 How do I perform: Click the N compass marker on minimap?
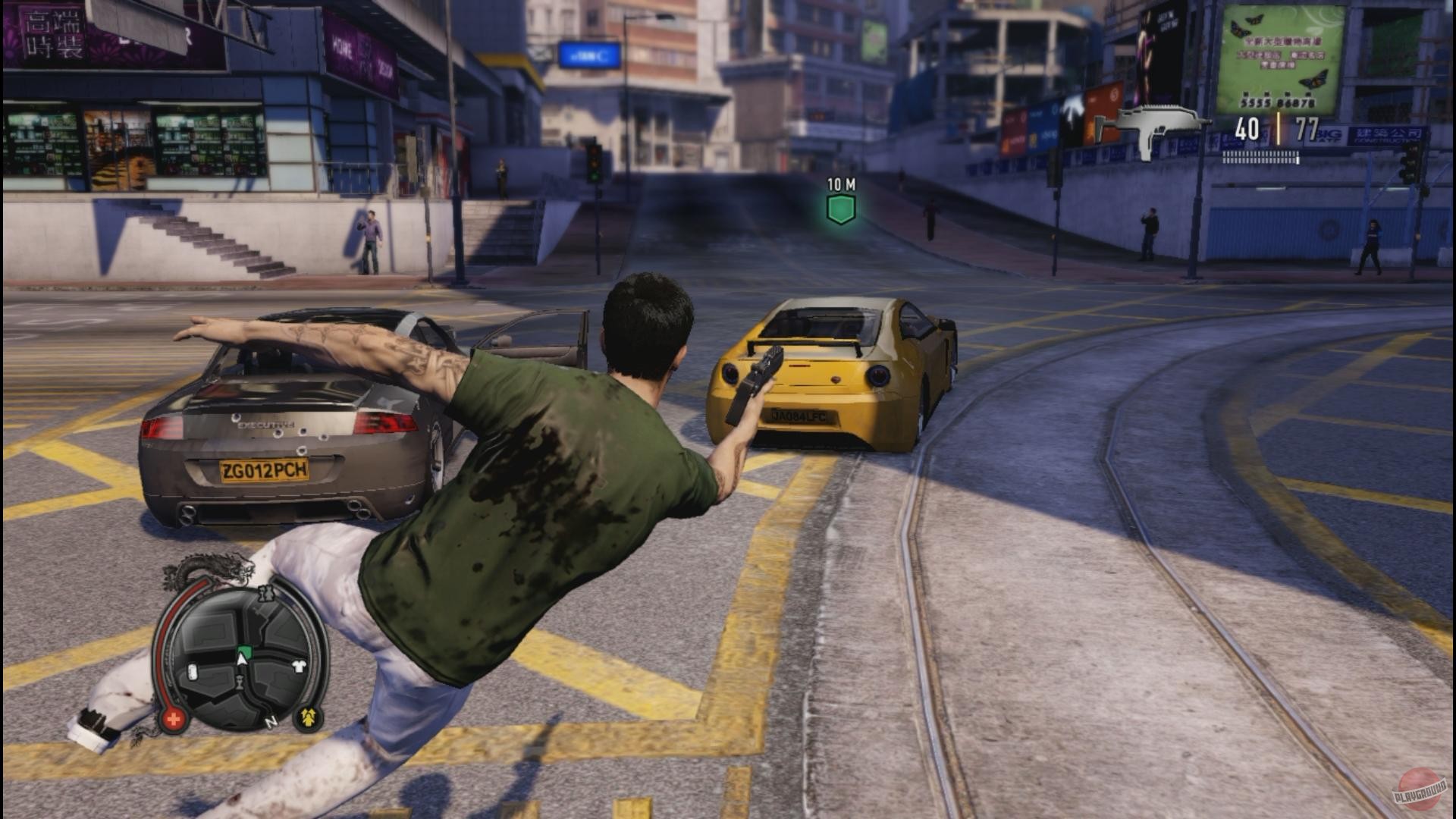pyautogui.click(x=271, y=722)
